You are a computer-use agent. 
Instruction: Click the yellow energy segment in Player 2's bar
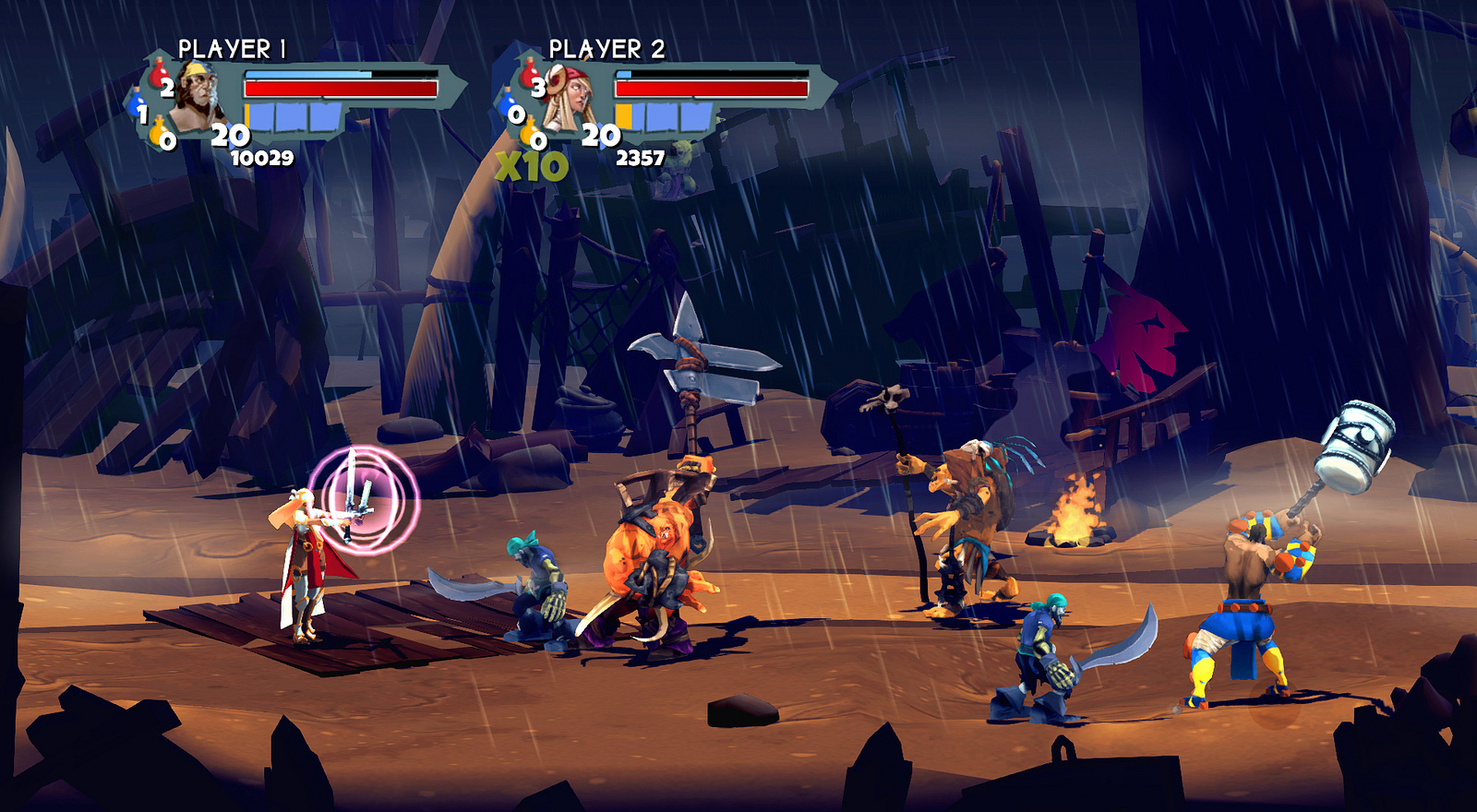pos(623,116)
